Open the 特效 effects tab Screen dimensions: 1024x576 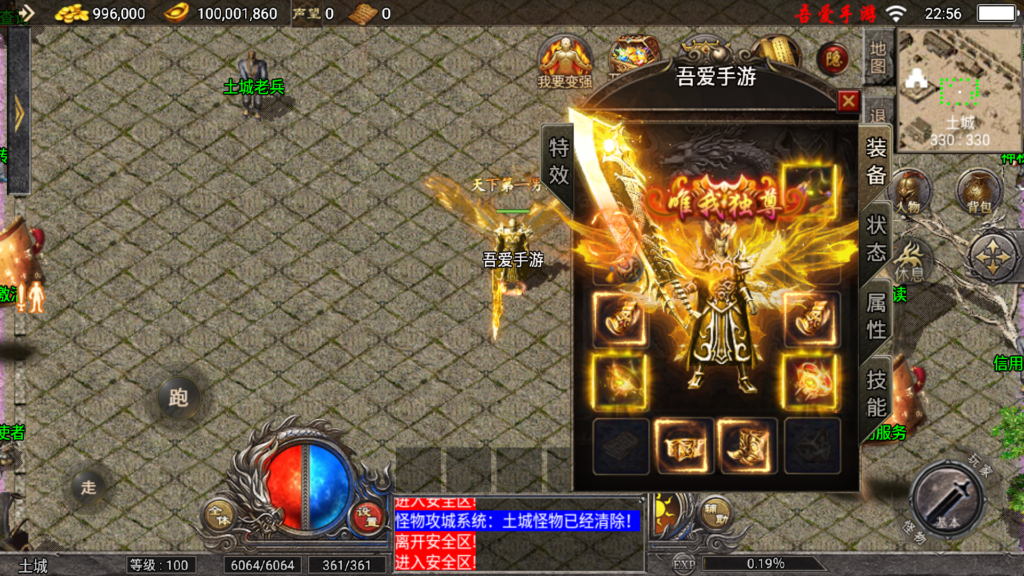pyautogui.click(x=558, y=162)
